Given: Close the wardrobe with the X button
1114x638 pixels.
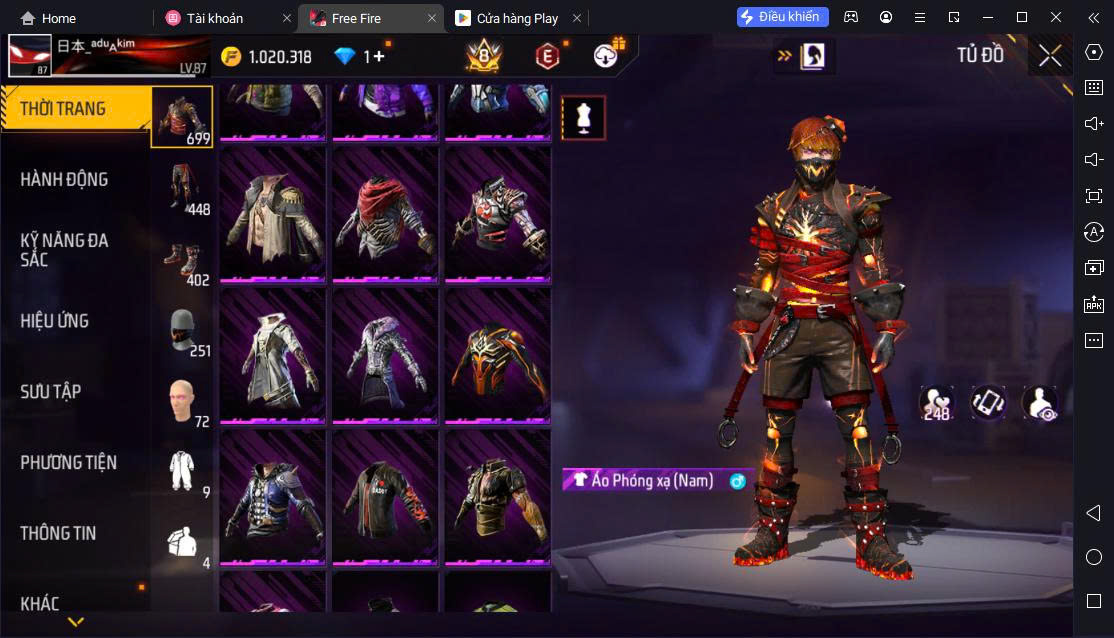Looking at the screenshot, I should pyautogui.click(x=1050, y=56).
